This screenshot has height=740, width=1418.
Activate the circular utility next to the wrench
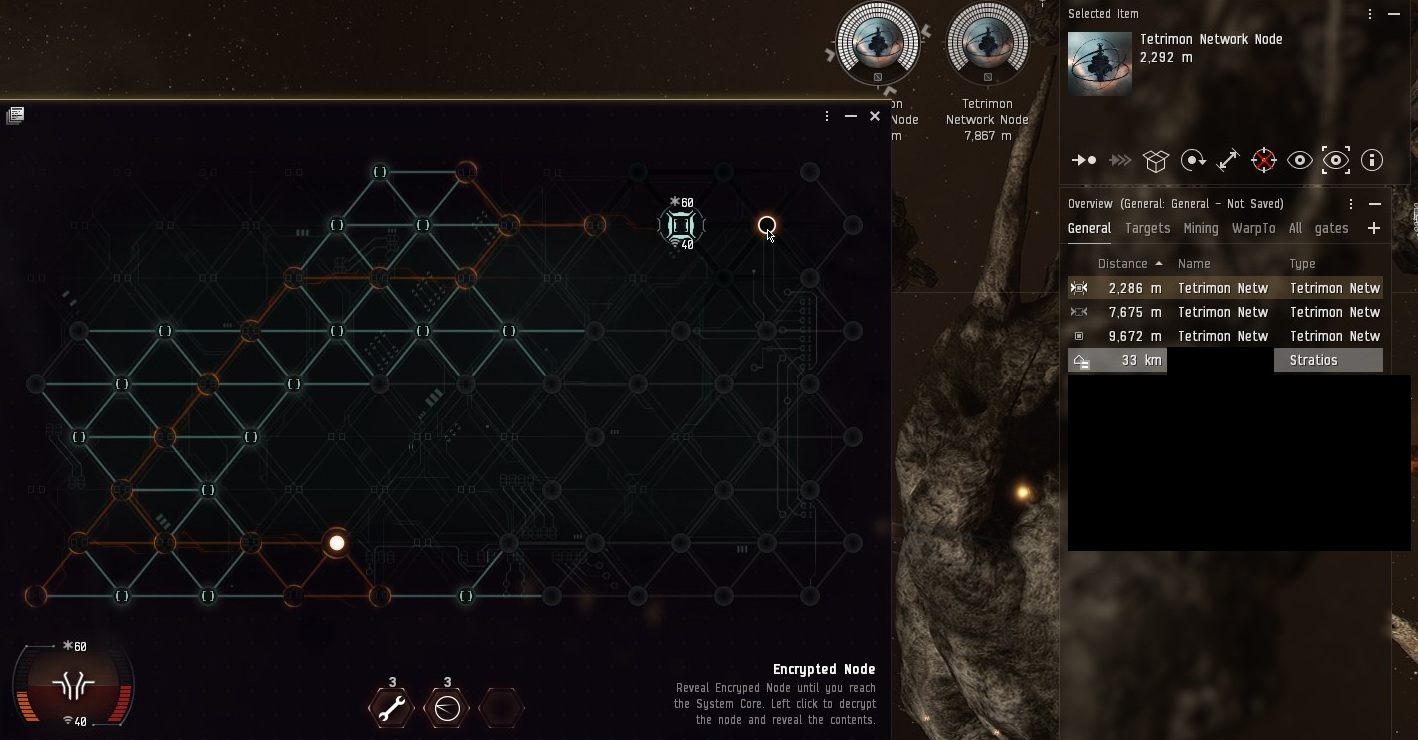coord(447,708)
